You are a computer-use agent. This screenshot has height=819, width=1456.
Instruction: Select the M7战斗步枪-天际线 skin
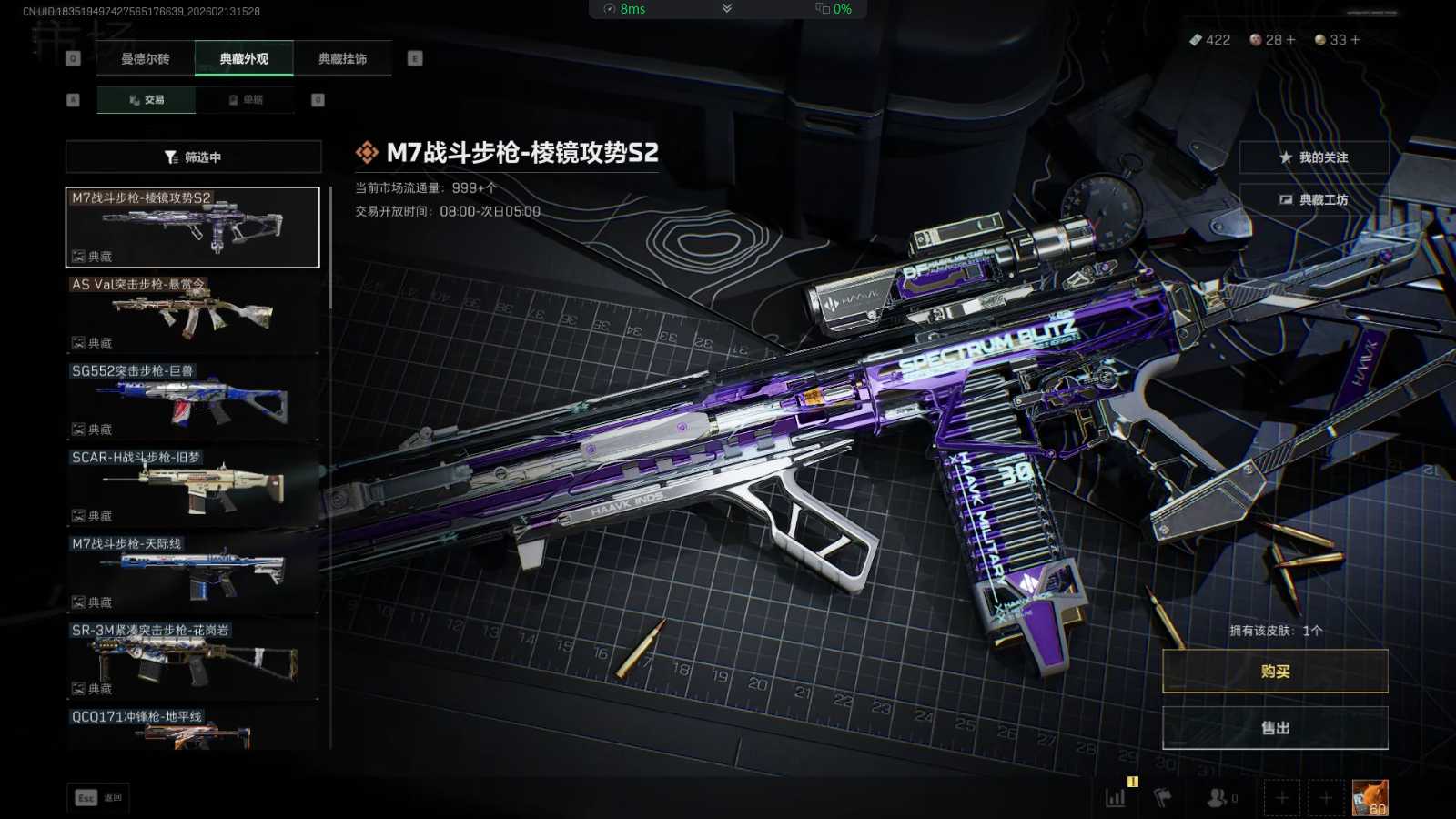[x=193, y=572]
